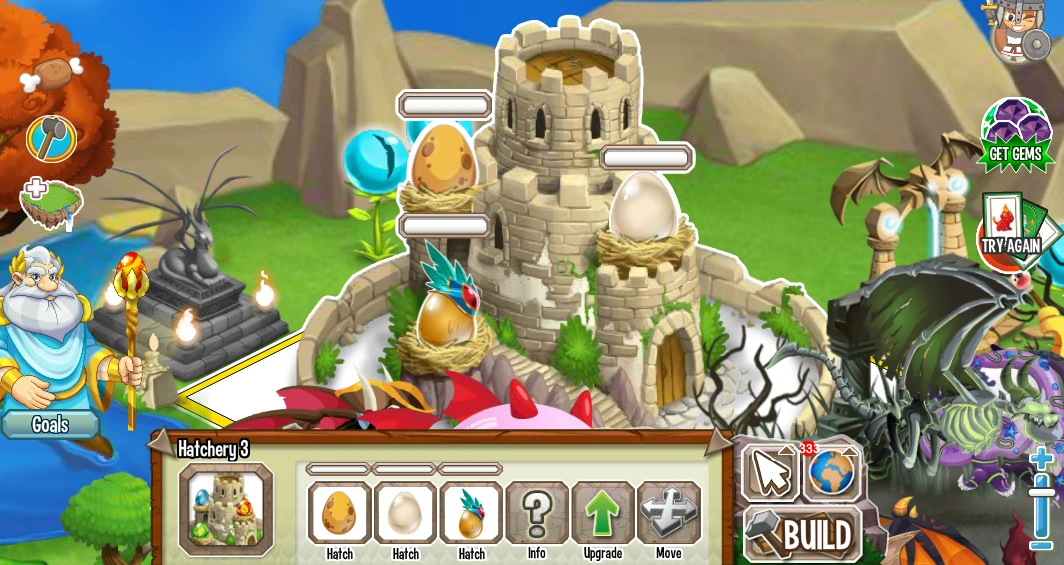Open the Goals panel
Image resolution: width=1064 pixels, height=565 pixels.
click(50, 424)
